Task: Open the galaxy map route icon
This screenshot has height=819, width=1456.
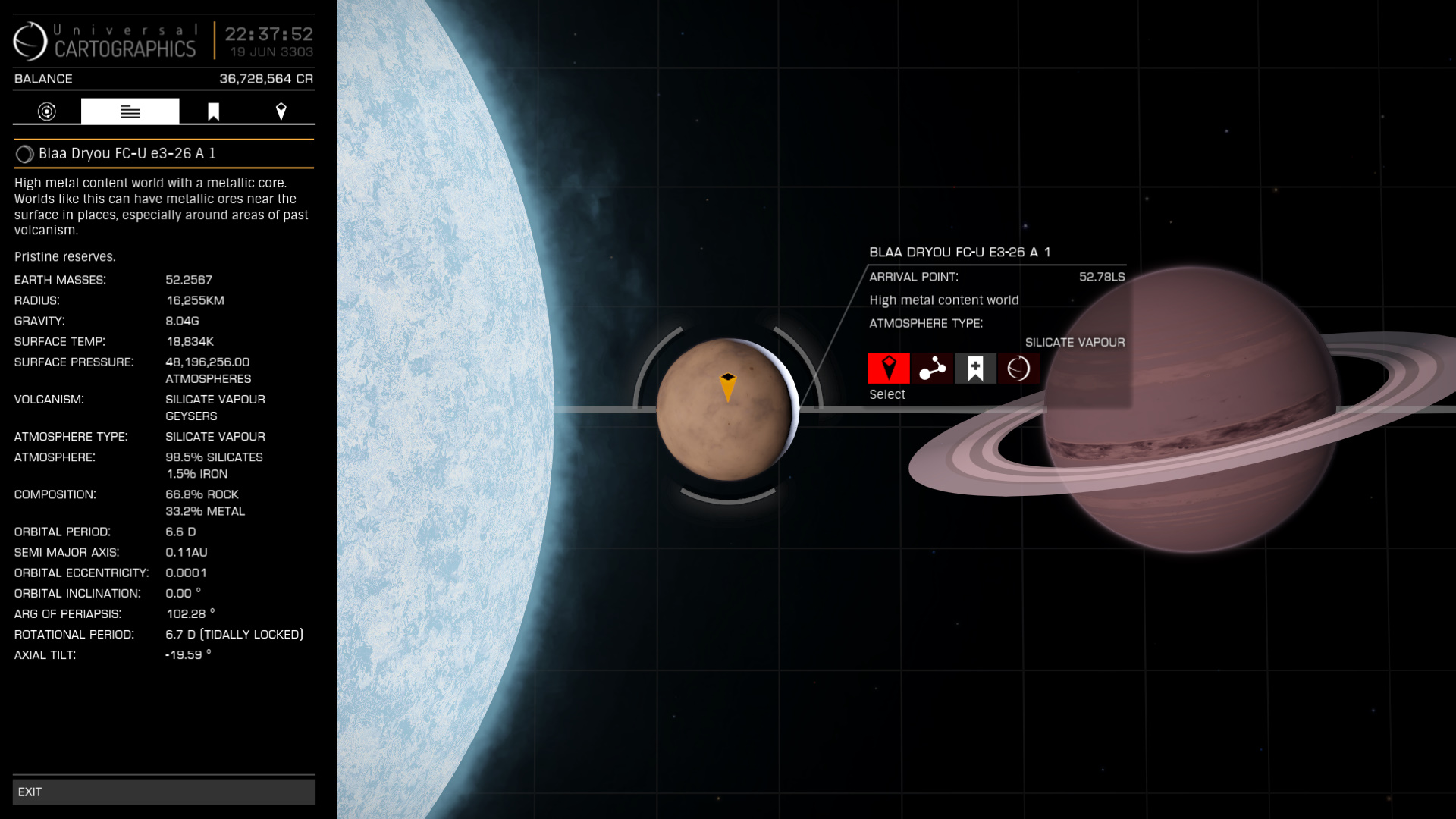Action: [932, 369]
